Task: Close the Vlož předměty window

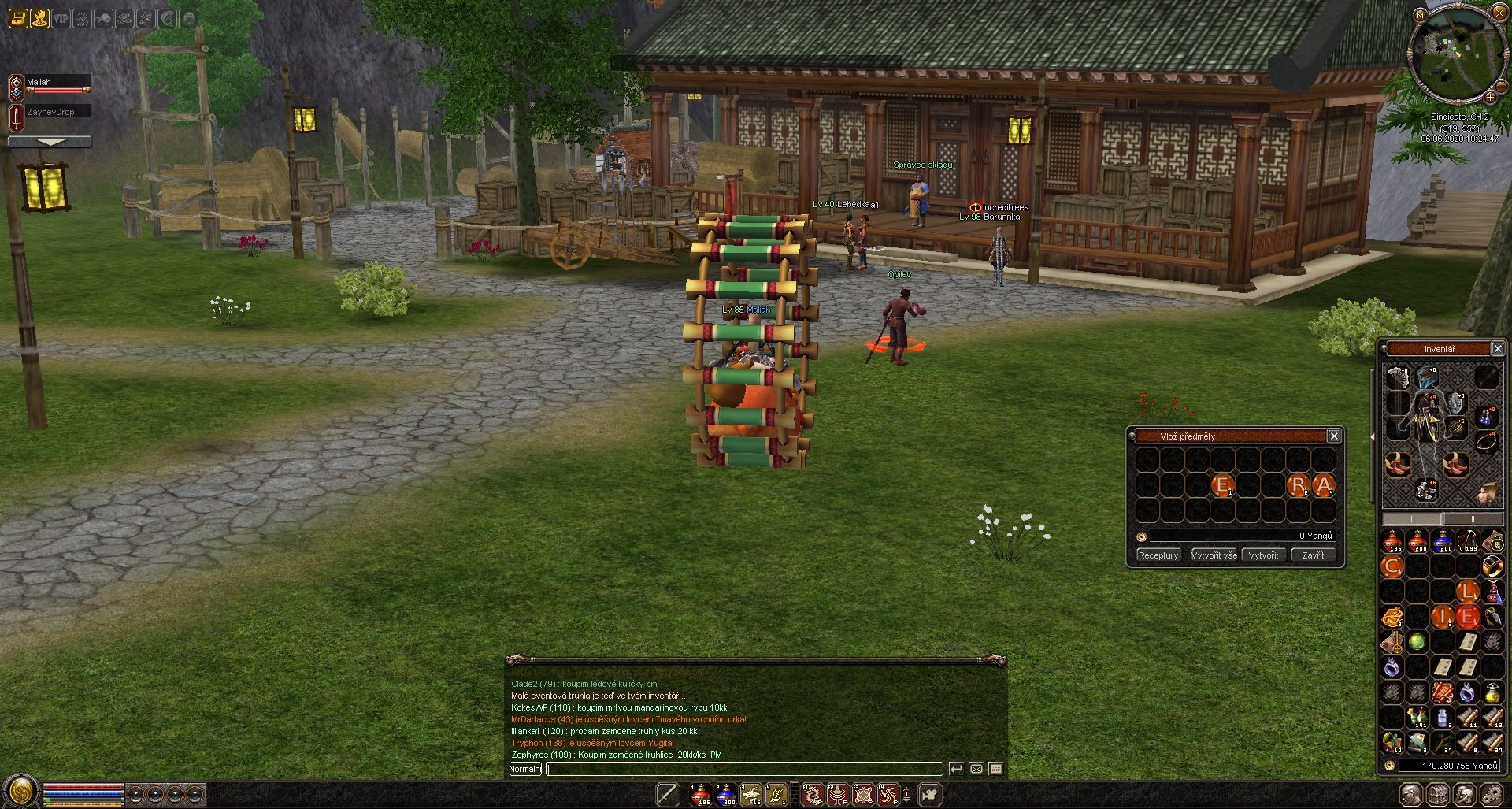Action: click(1334, 436)
